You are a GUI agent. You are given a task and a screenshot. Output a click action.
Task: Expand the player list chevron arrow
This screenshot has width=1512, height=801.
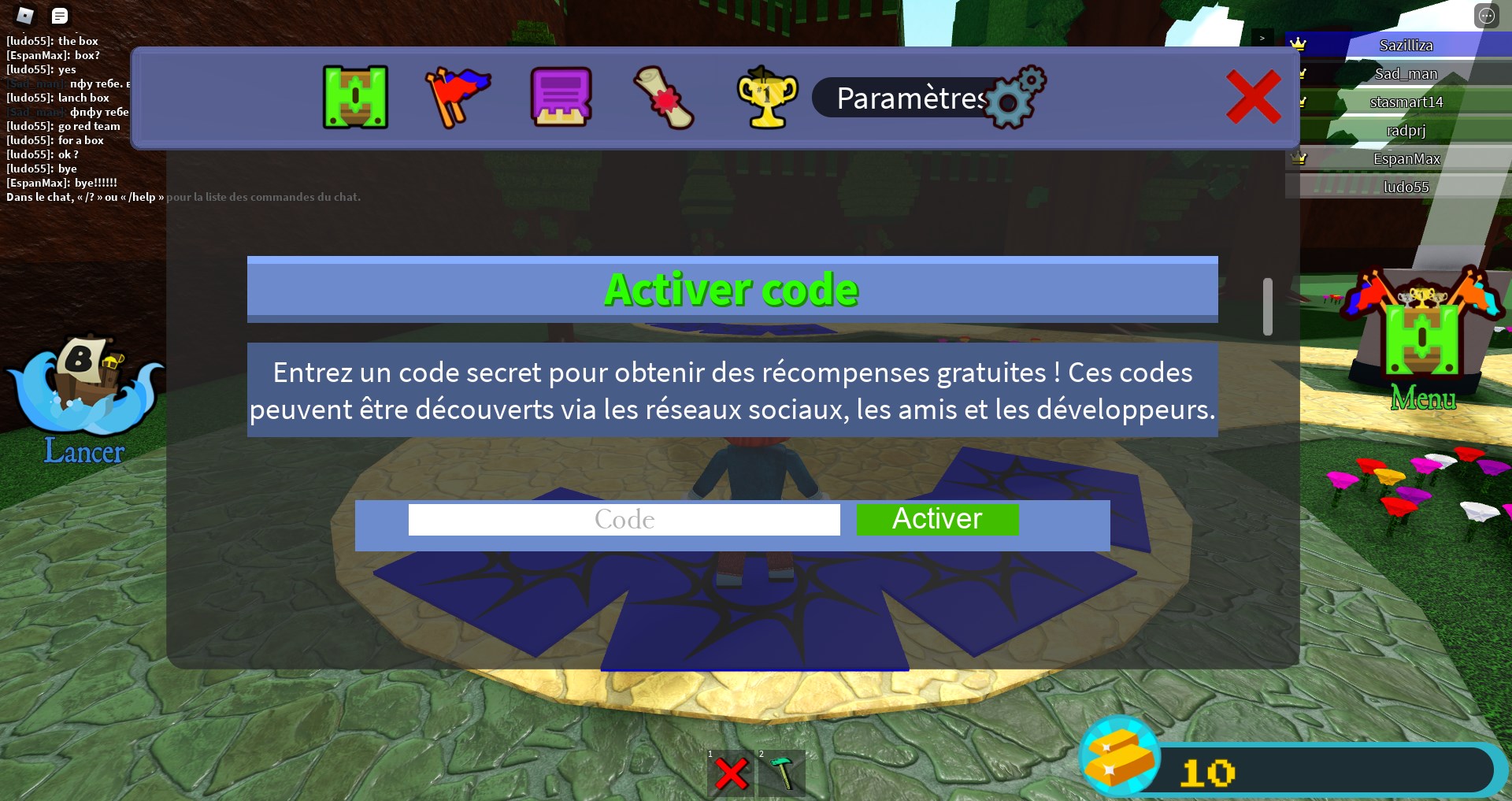[1262, 37]
